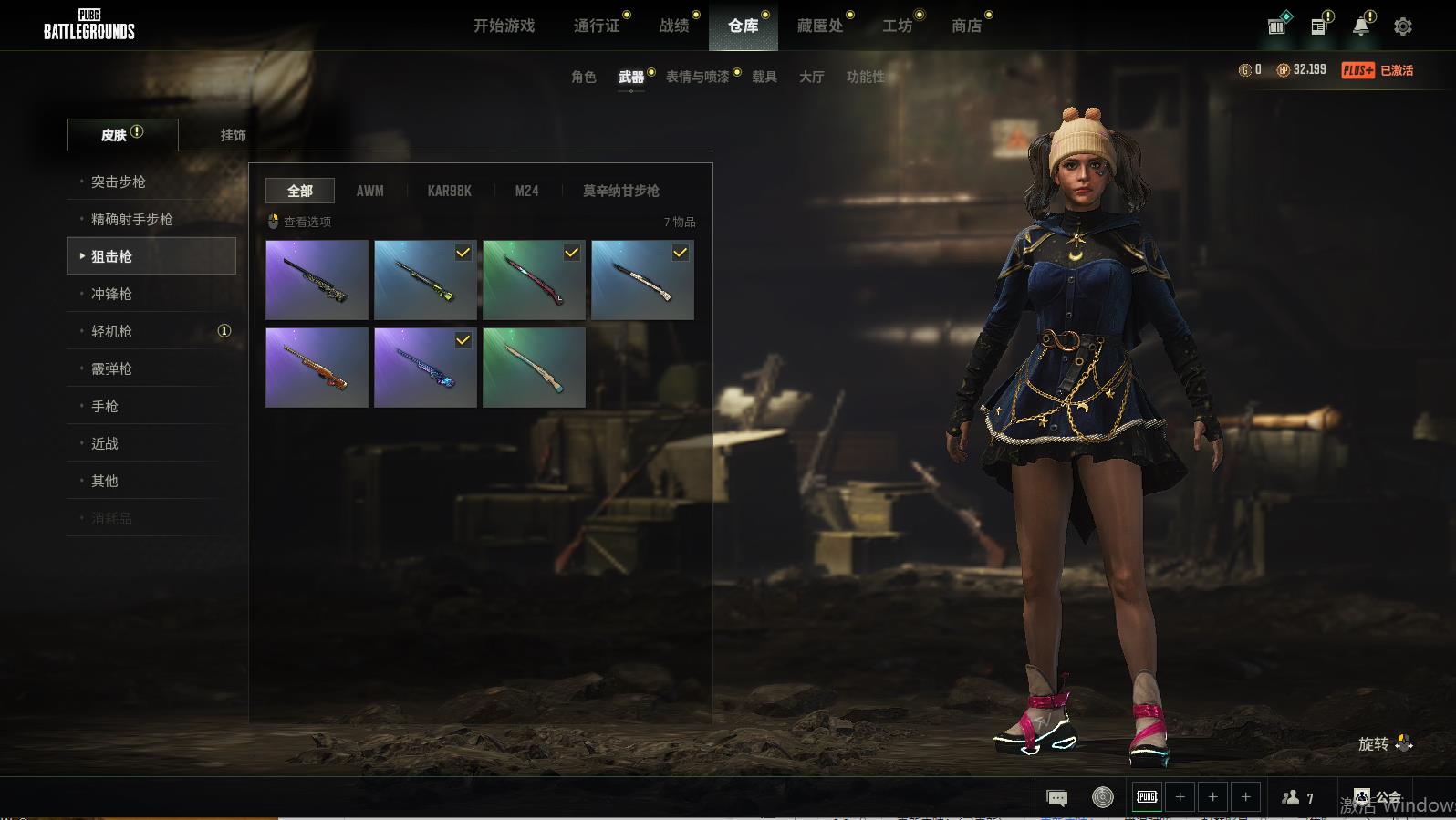Pick the orange wooden sniper skin thumbnail

[317, 368]
